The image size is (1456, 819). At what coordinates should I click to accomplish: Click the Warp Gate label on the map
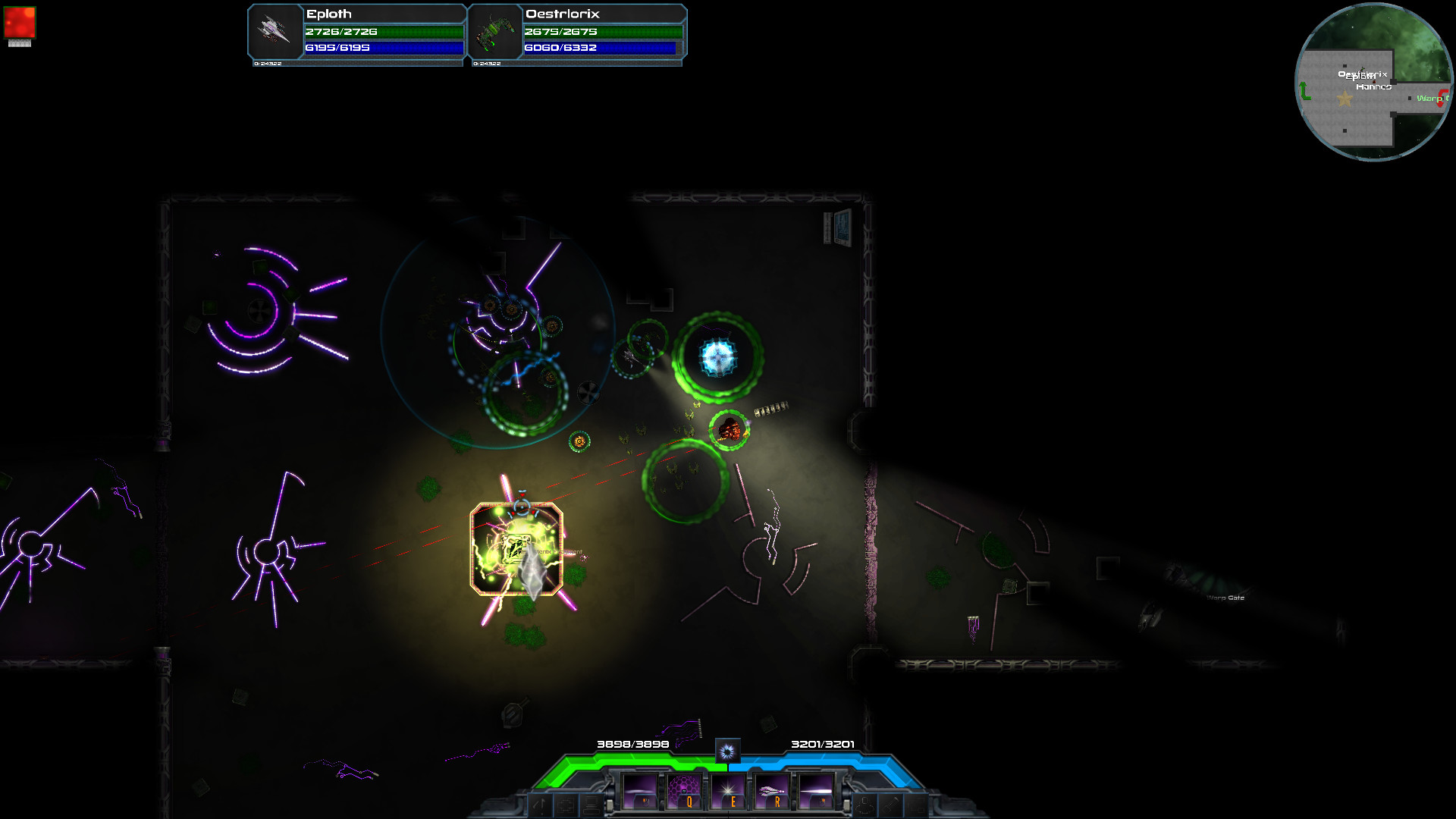tap(1225, 598)
